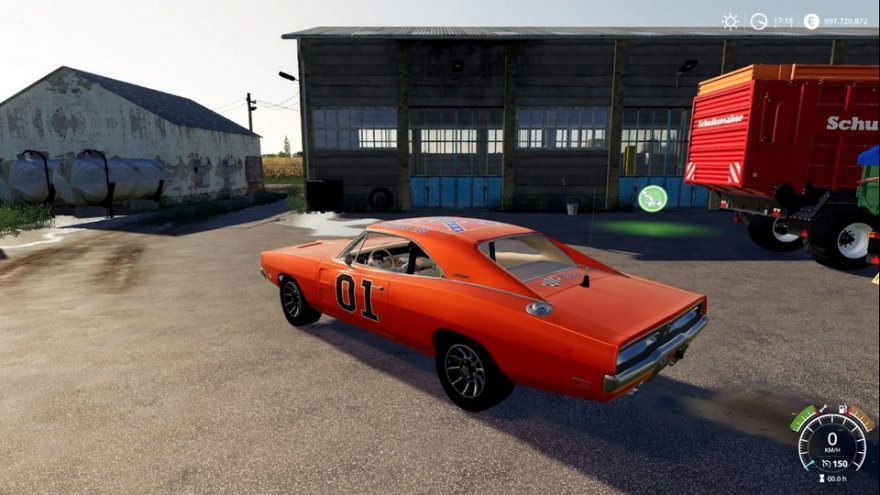This screenshot has width=880, height=495.
Task: Toggle the cruise control icon on the speedometer
Action: (824, 464)
